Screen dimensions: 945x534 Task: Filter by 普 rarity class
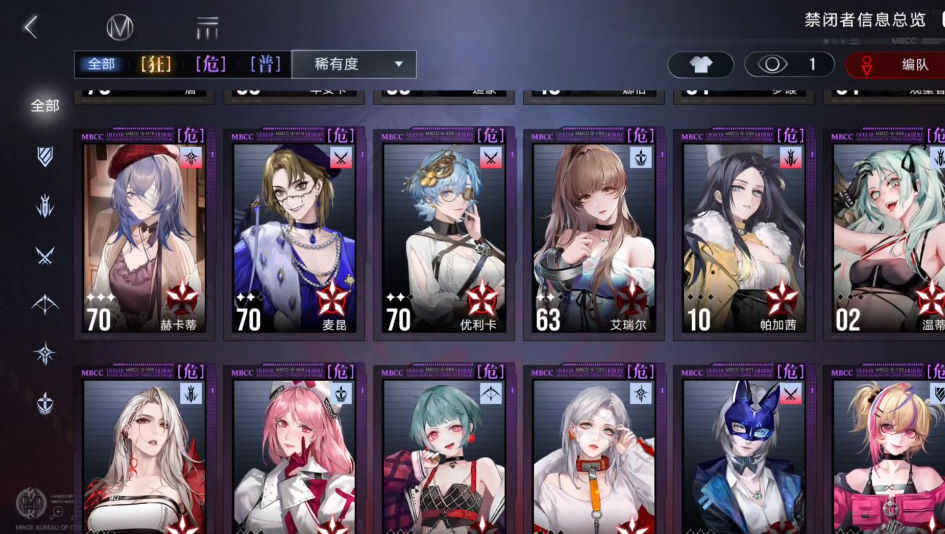(265, 64)
